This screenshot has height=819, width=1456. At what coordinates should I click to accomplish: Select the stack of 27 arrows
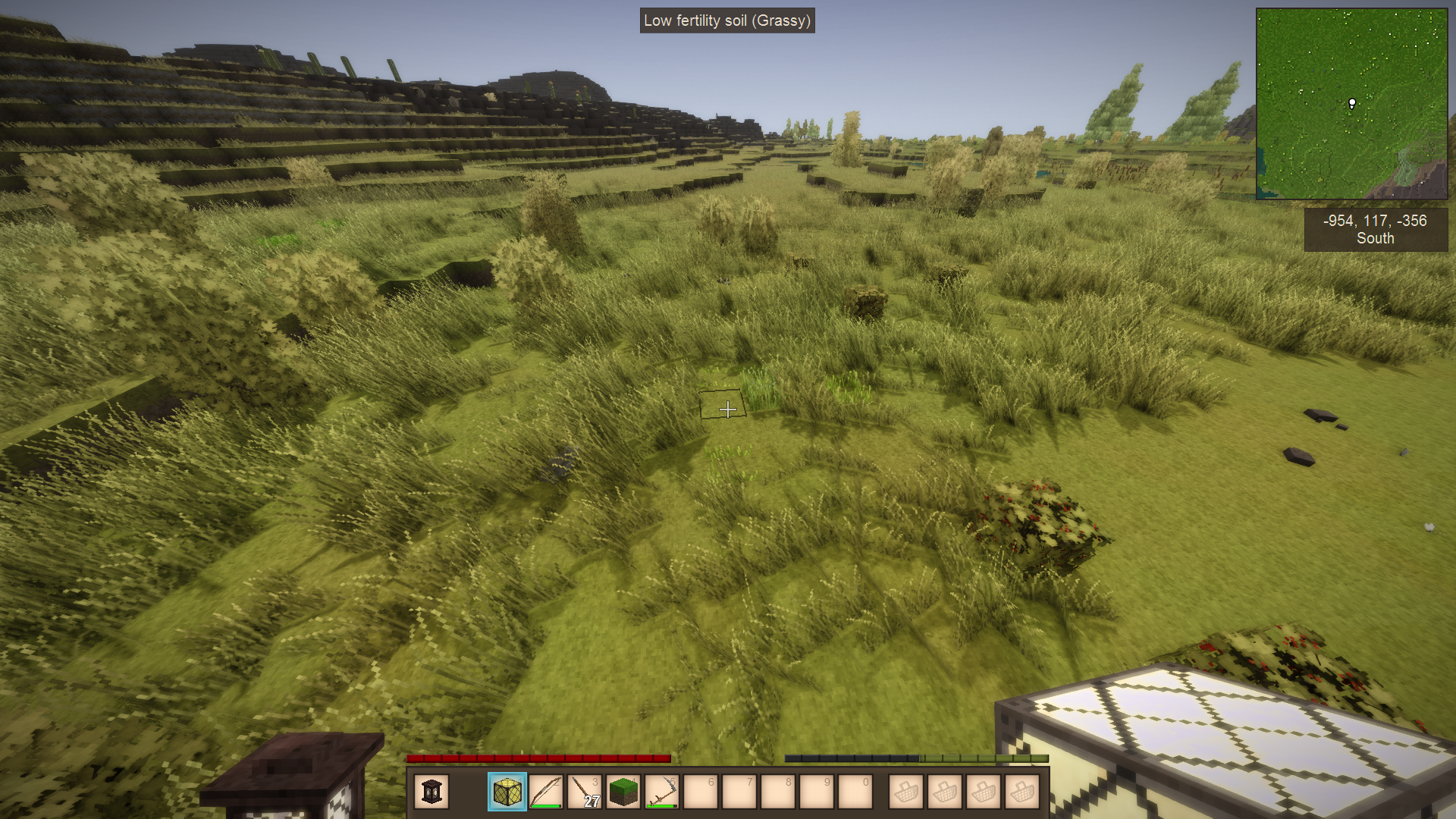[585, 792]
